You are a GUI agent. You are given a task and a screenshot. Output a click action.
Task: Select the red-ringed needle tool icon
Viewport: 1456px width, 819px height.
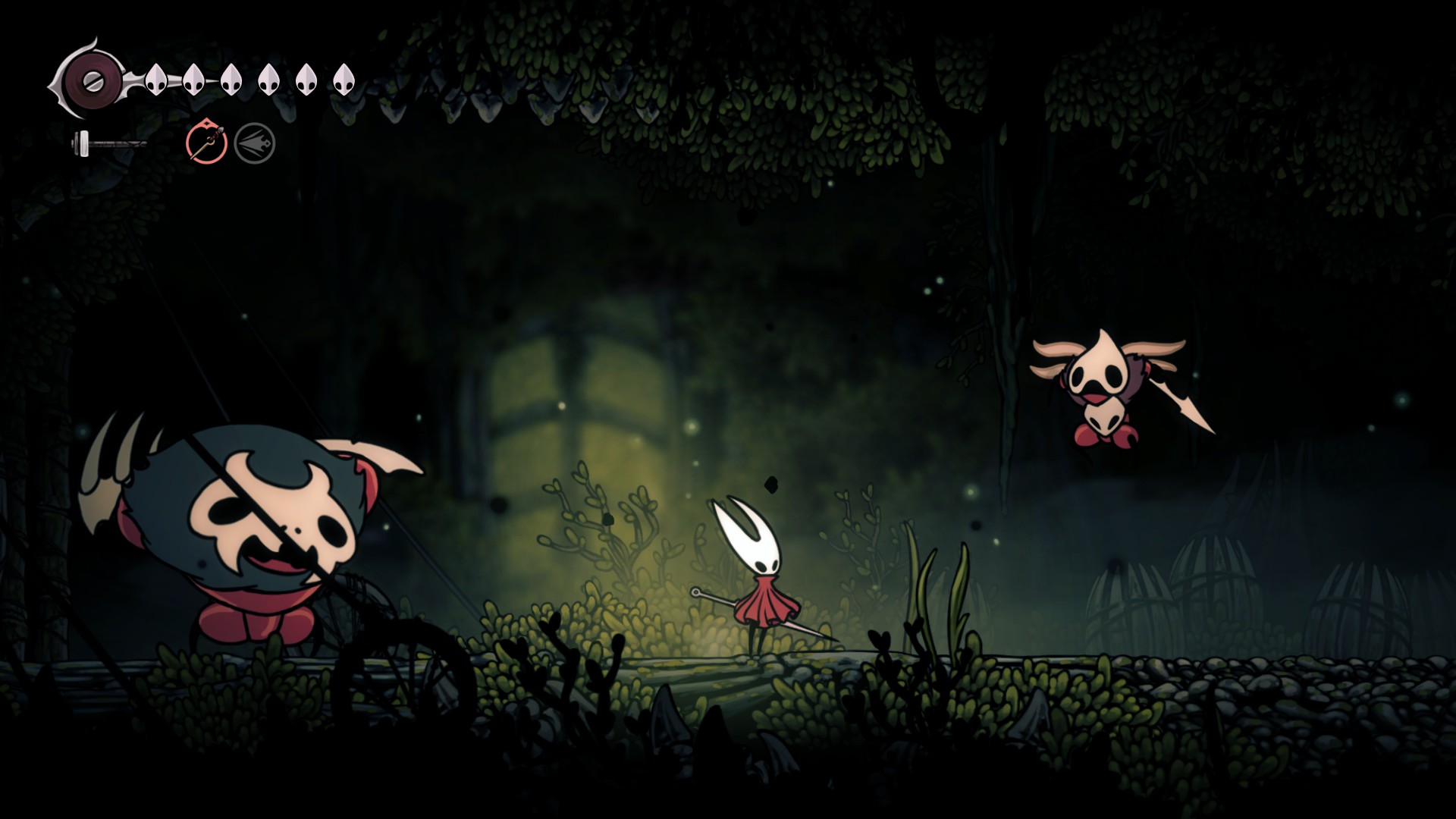[206, 143]
